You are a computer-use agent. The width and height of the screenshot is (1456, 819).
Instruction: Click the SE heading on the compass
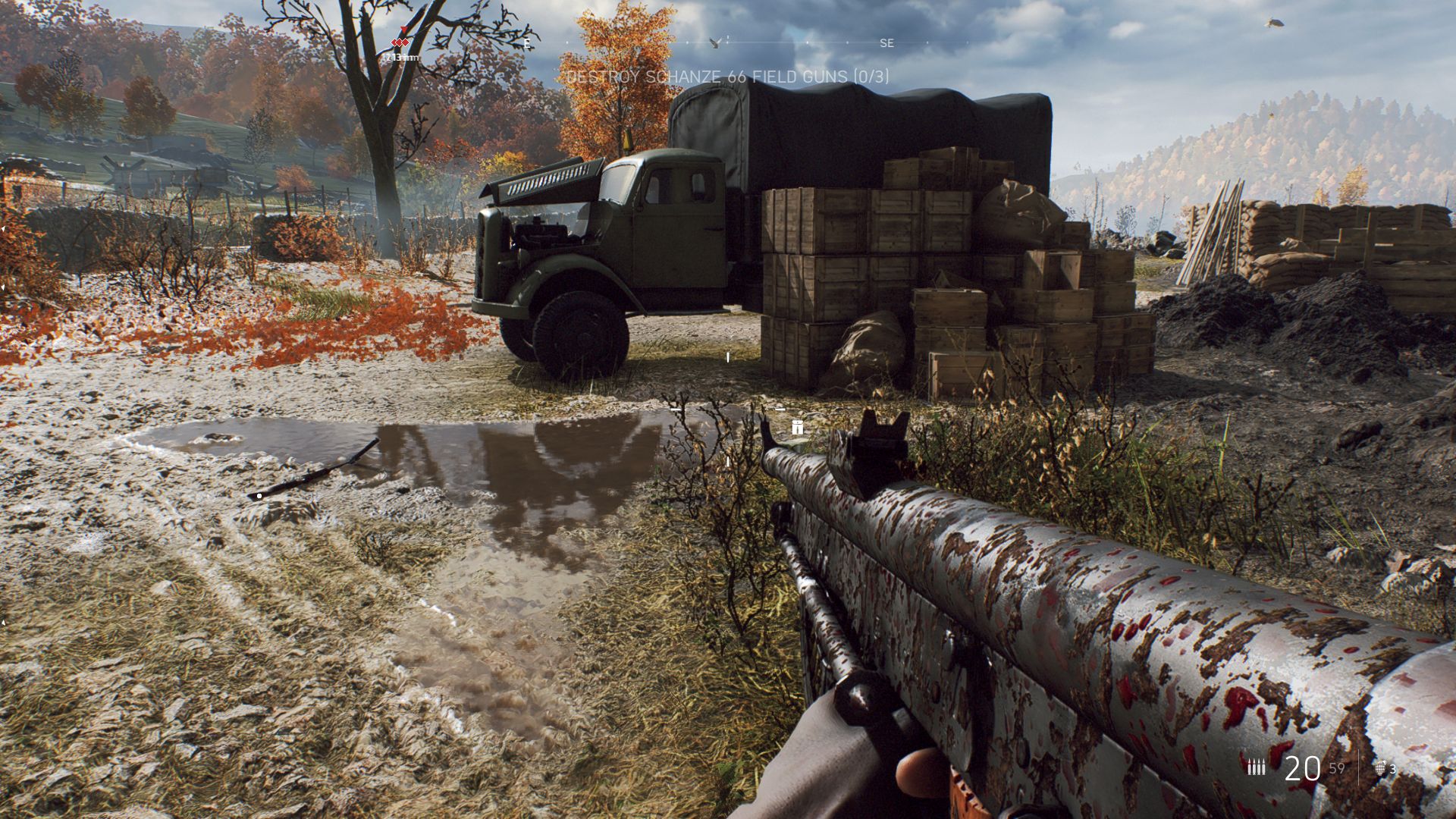coord(886,44)
